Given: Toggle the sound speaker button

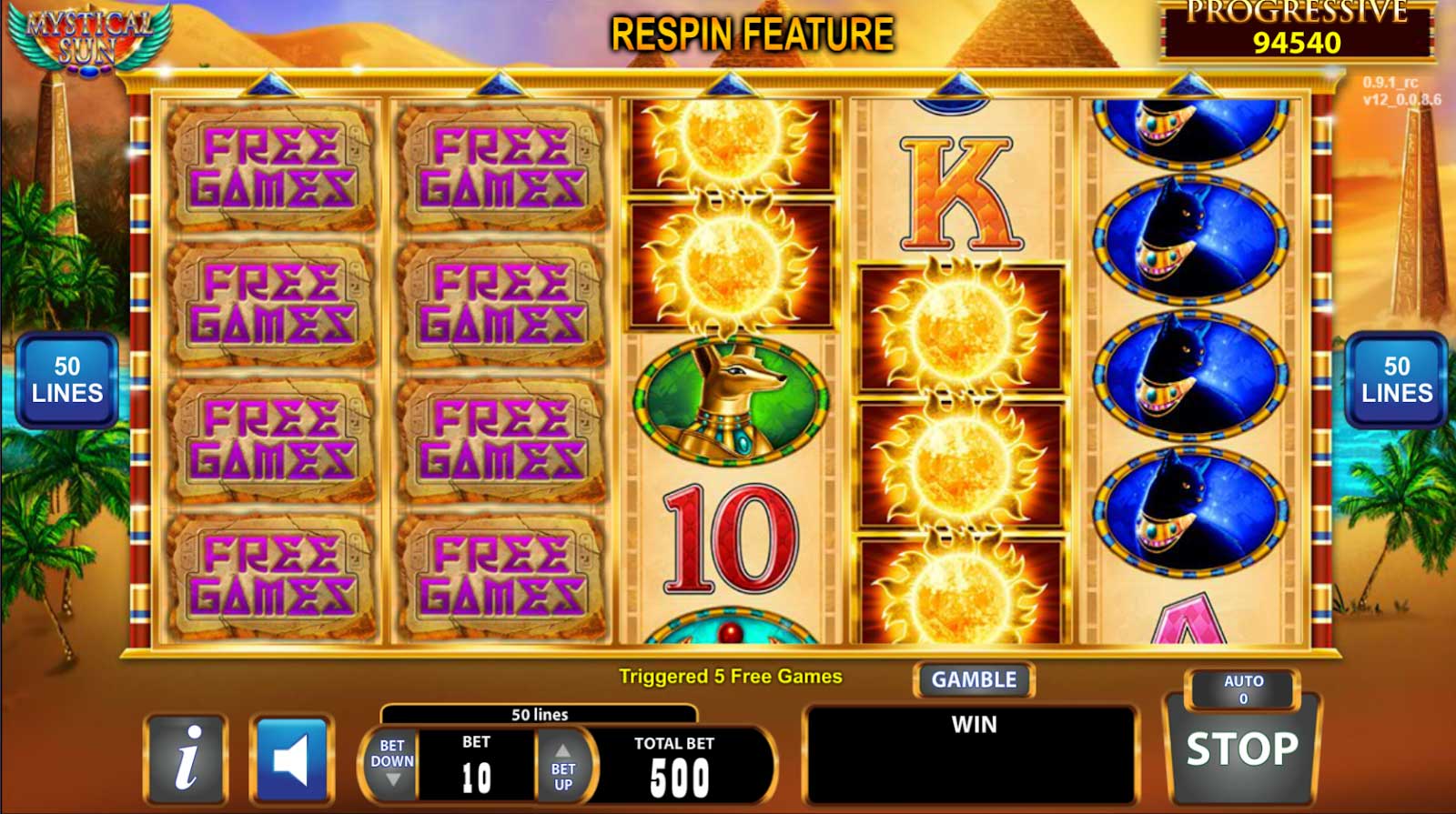Looking at the screenshot, I should pos(292,759).
